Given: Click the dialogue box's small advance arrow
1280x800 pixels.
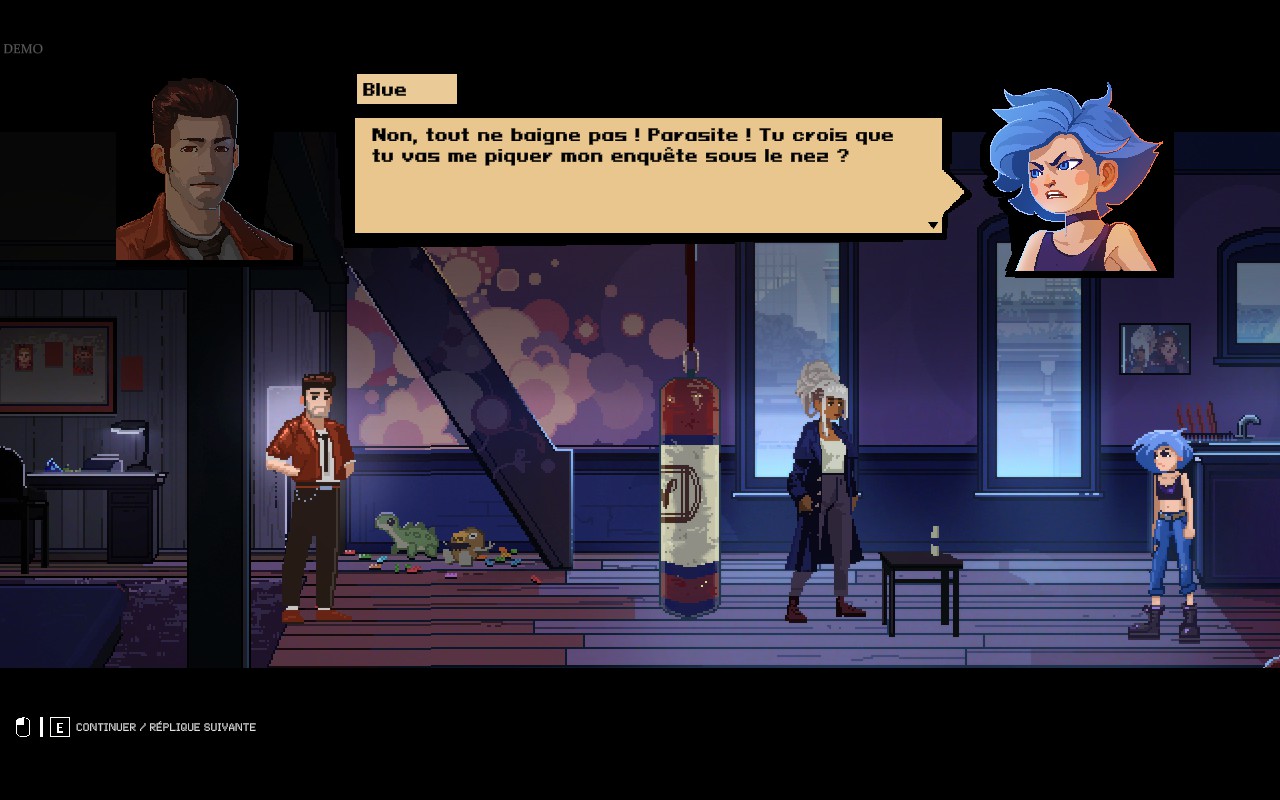Looking at the screenshot, I should tap(933, 225).
